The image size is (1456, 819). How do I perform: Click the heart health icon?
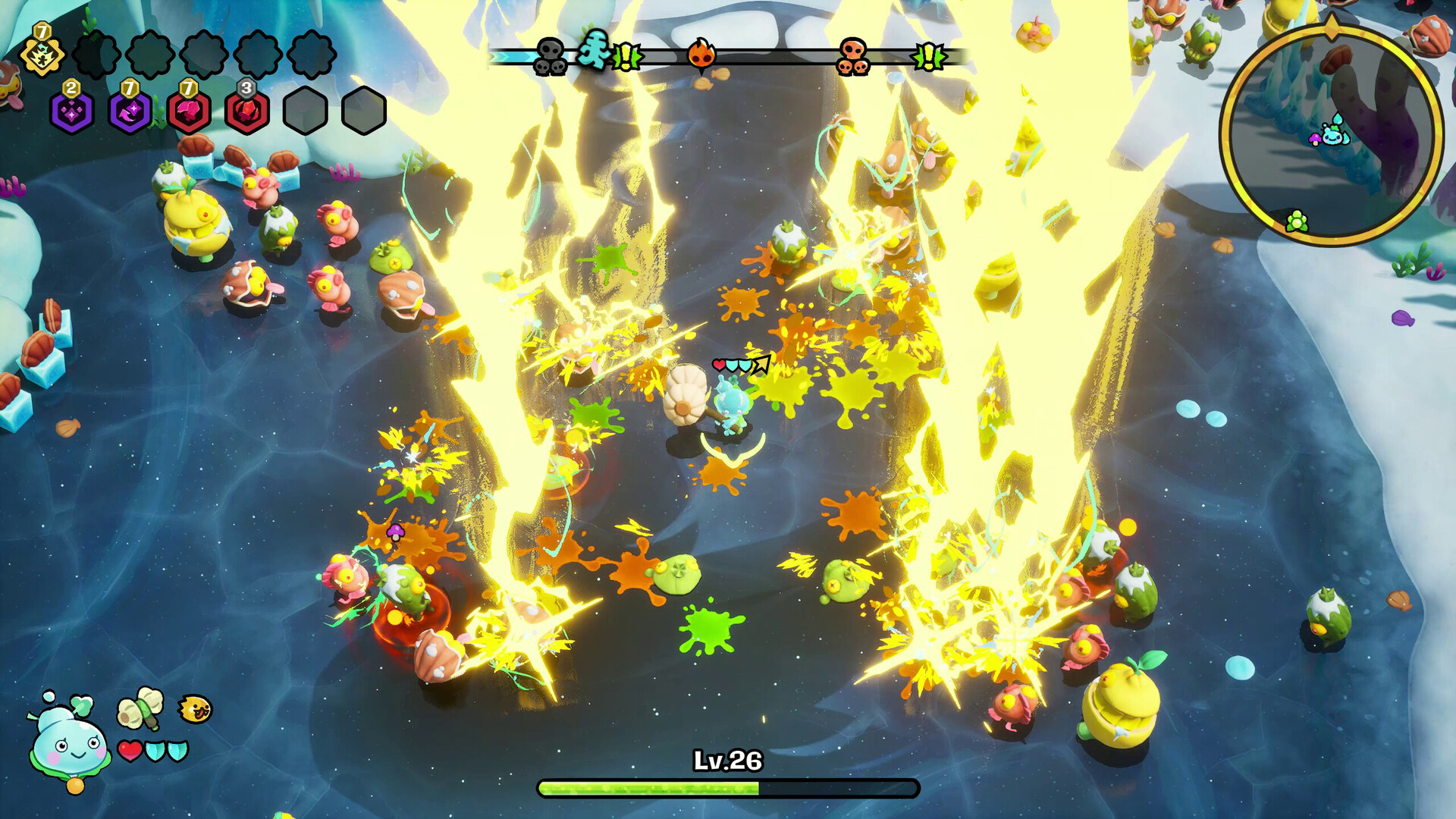coord(130,752)
